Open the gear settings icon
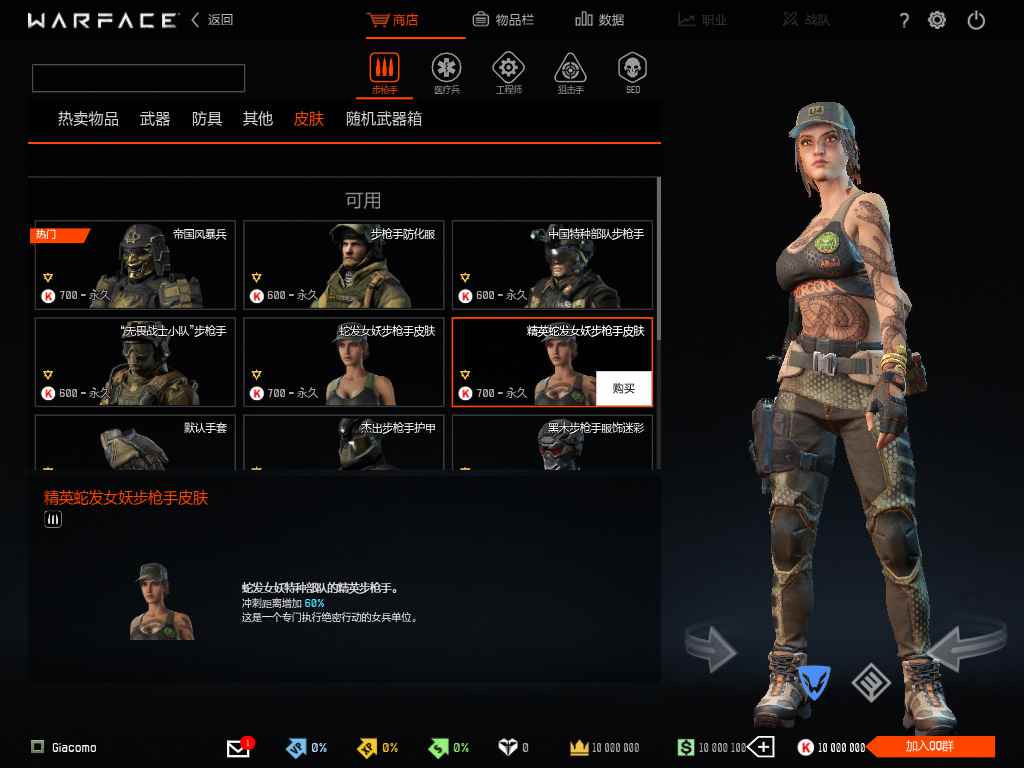Image resolution: width=1024 pixels, height=768 pixels. pyautogui.click(x=937, y=20)
